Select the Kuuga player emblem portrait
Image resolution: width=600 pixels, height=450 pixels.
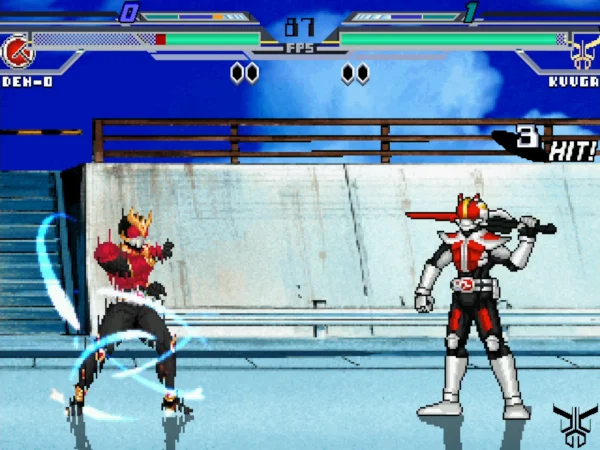(x=583, y=50)
